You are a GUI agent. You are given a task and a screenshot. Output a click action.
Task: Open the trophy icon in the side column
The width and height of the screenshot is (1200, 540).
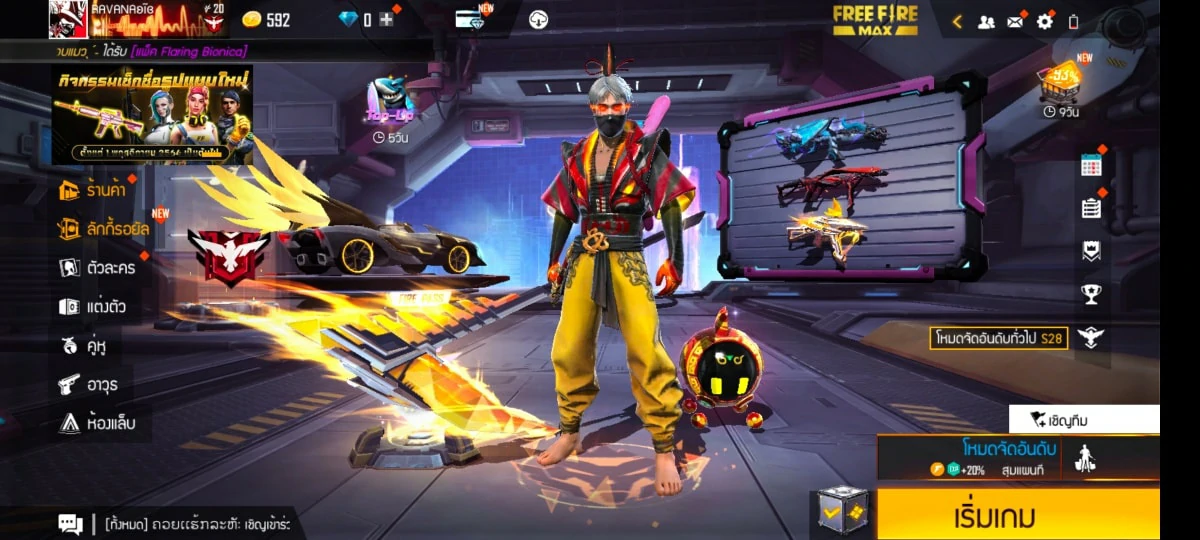pos(1091,294)
